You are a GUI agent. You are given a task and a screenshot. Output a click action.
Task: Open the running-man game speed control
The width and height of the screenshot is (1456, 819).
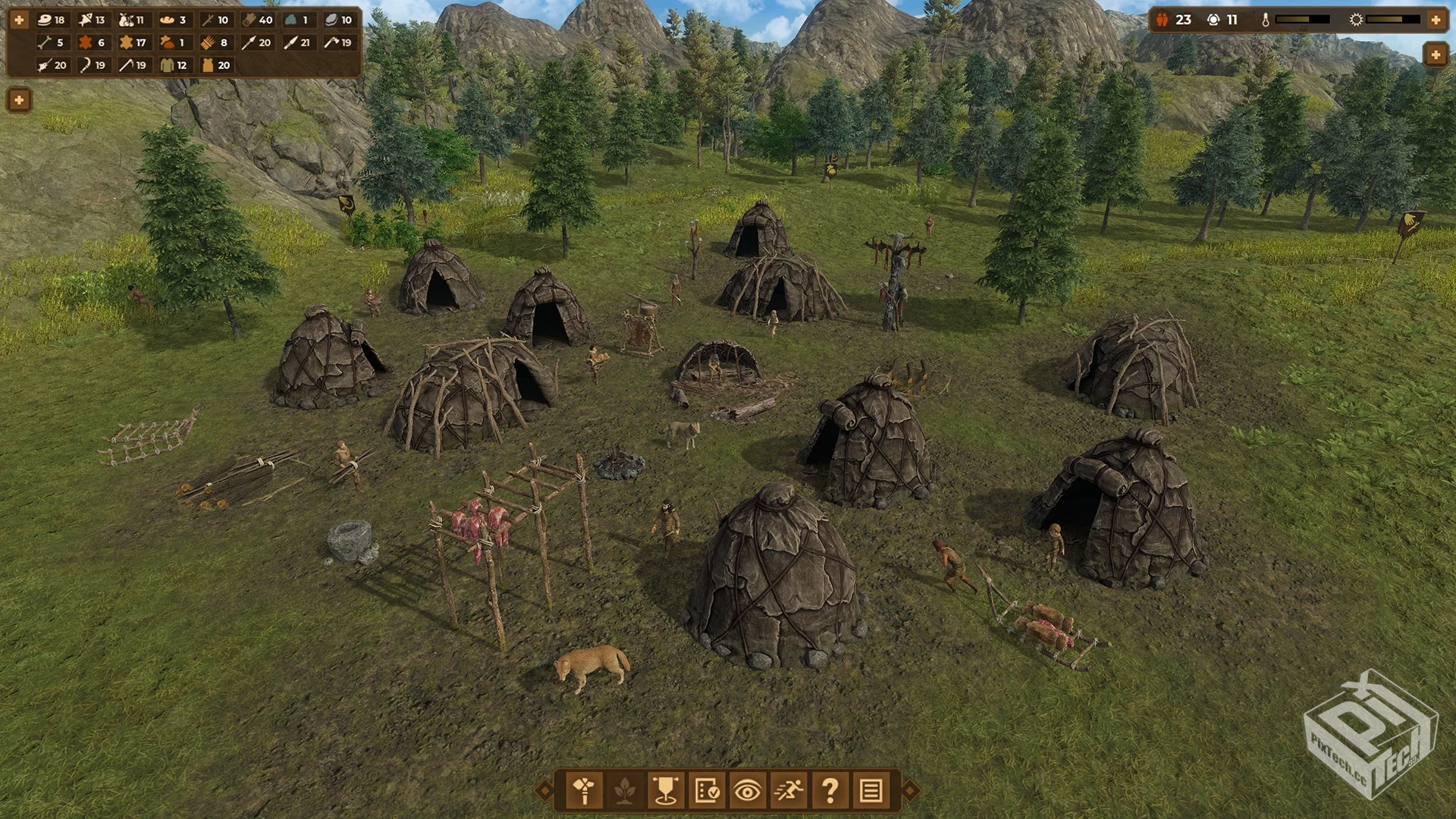789,791
